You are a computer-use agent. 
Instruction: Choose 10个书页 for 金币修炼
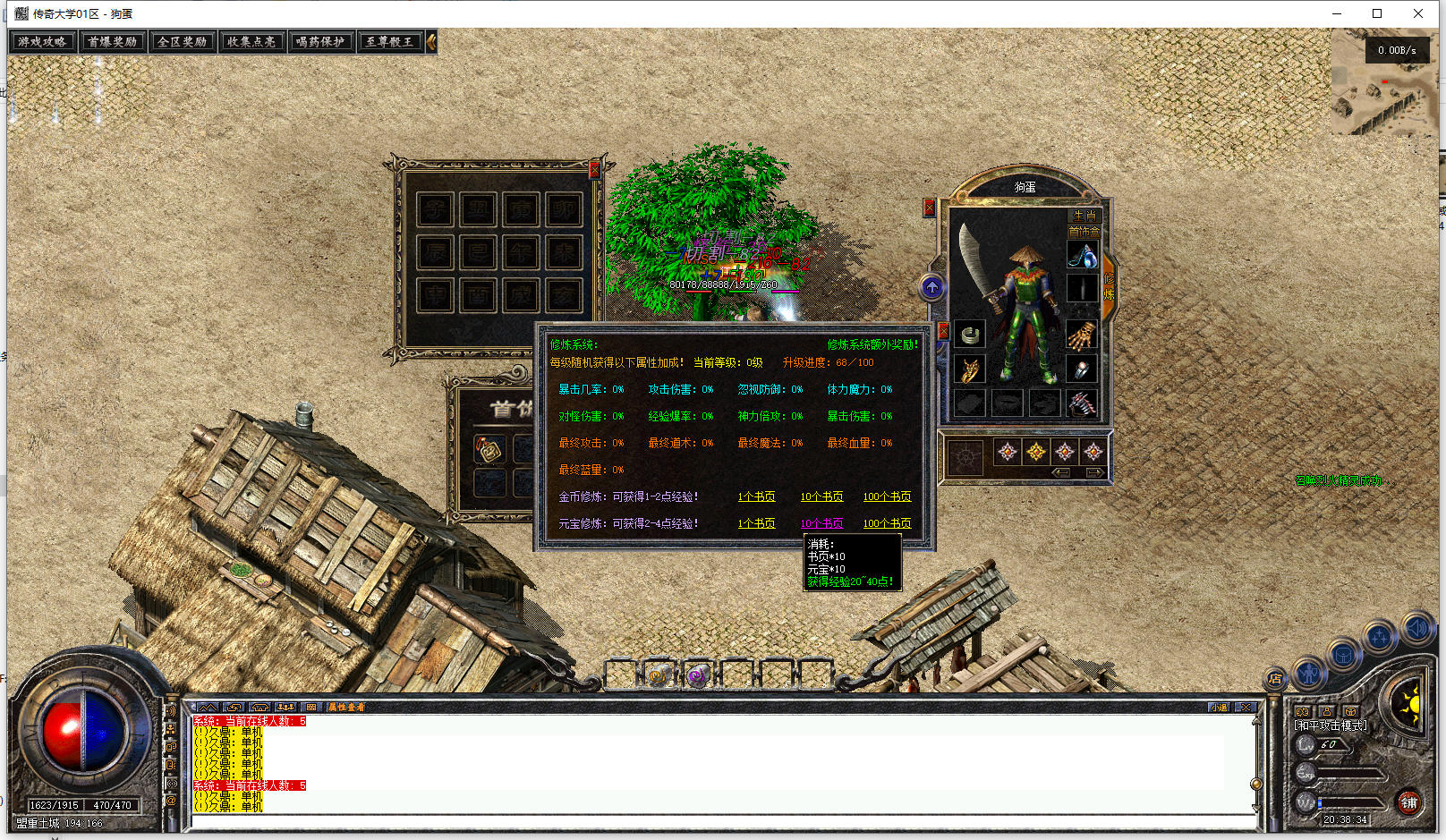[x=821, y=496]
